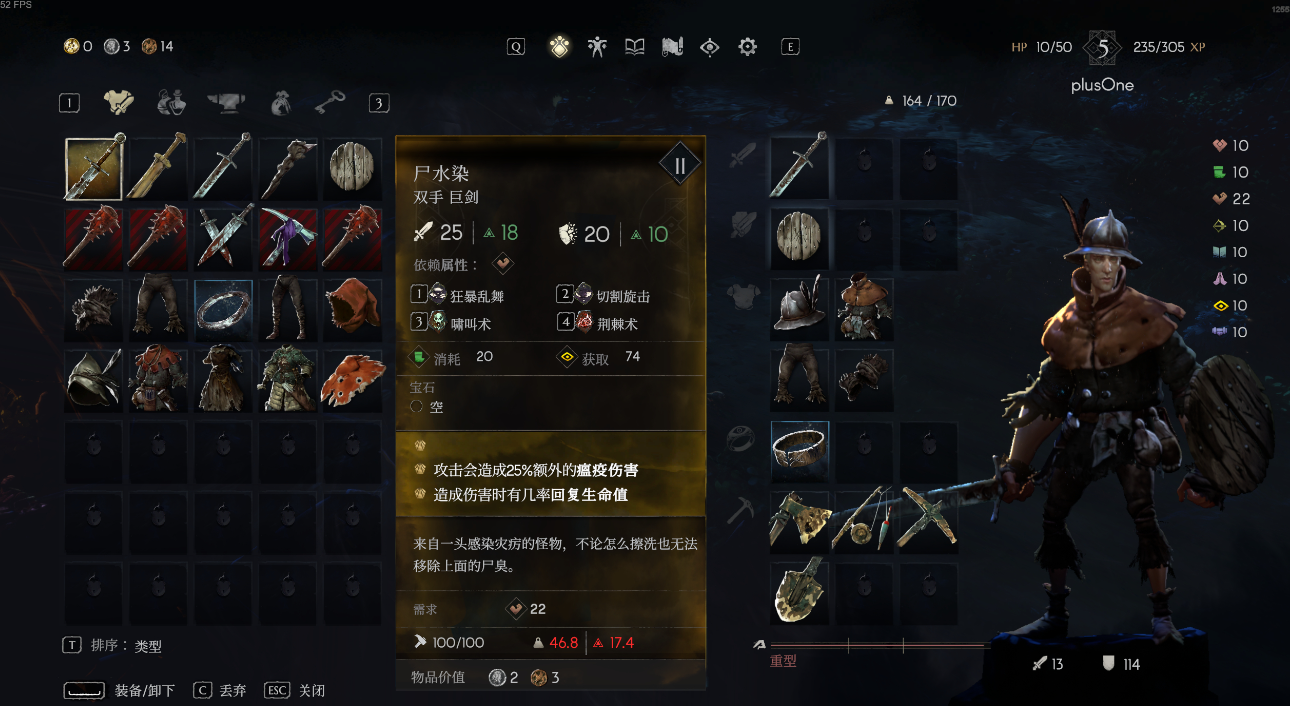Select the money pouch inventory category
Image resolution: width=1290 pixels, height=706 pixels.
(x=280, y=102)
